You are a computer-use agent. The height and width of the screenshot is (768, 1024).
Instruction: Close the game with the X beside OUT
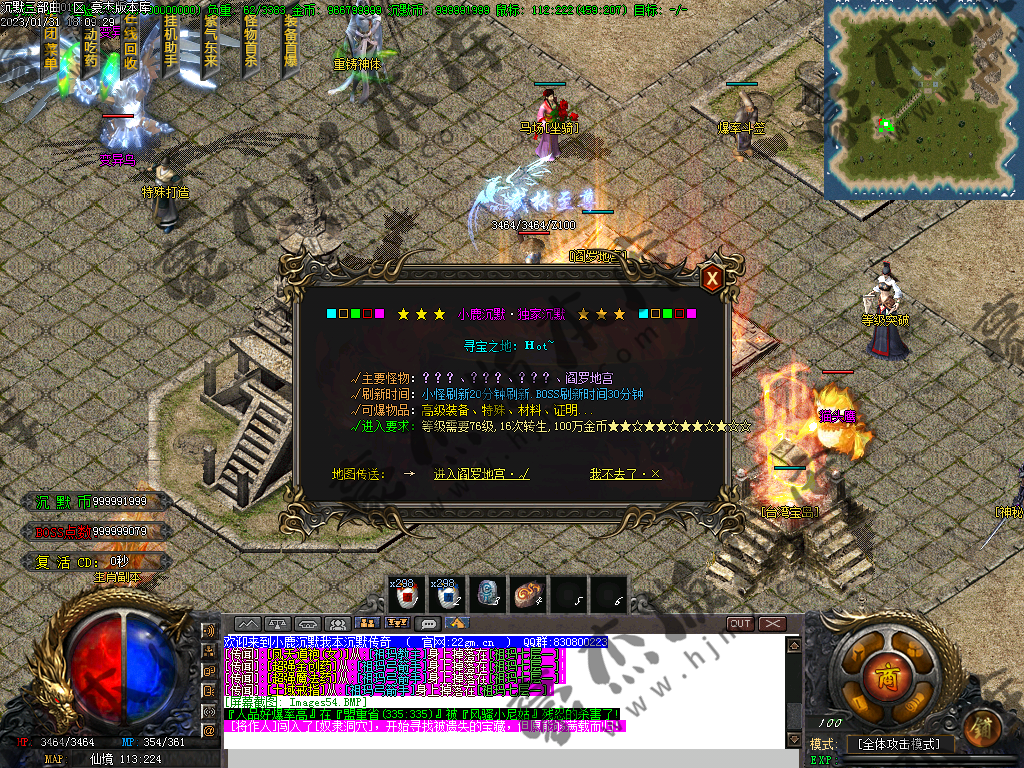tap(772, 623)
